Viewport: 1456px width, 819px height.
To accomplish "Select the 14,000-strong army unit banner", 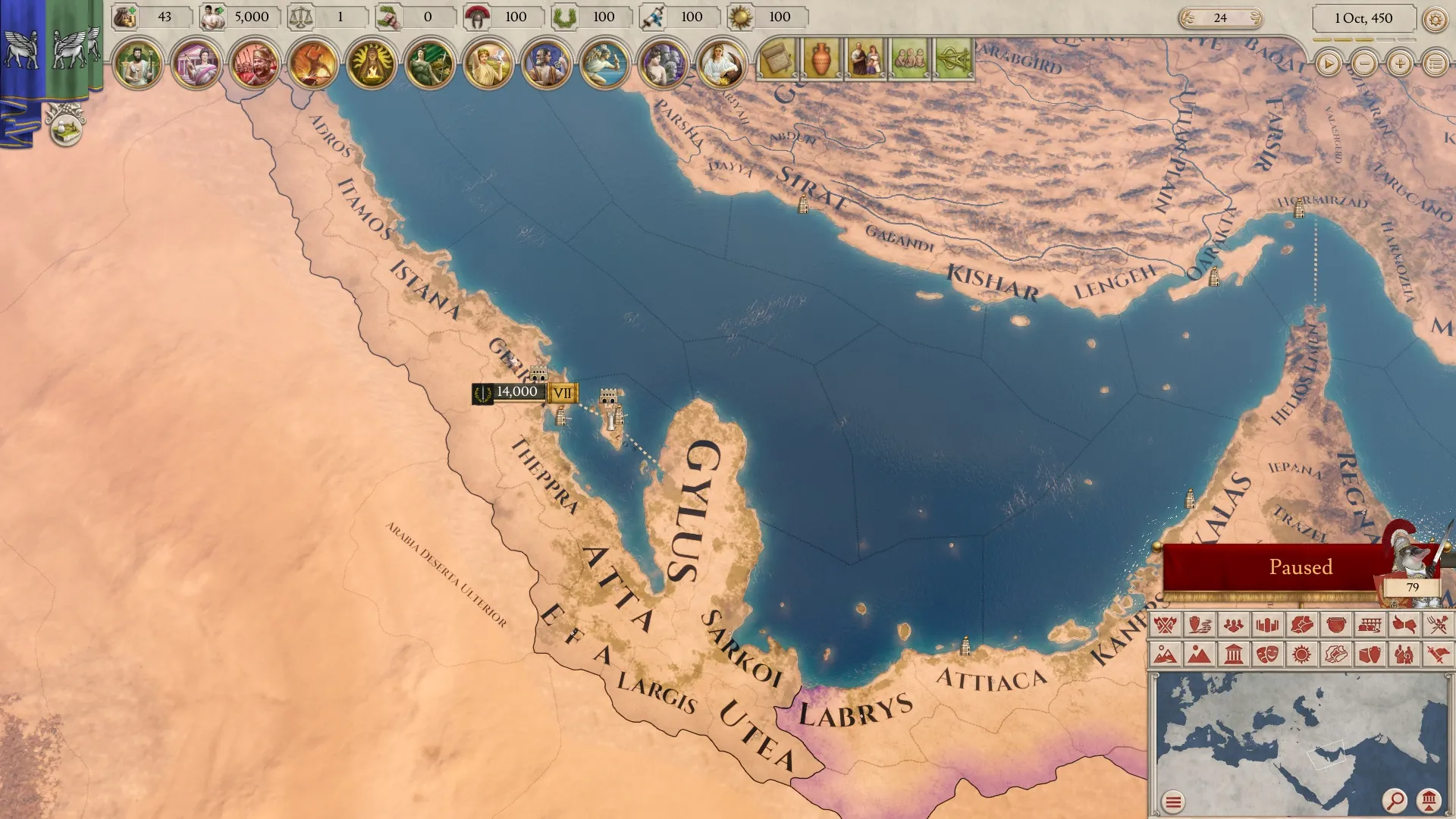I will point(517,393).
